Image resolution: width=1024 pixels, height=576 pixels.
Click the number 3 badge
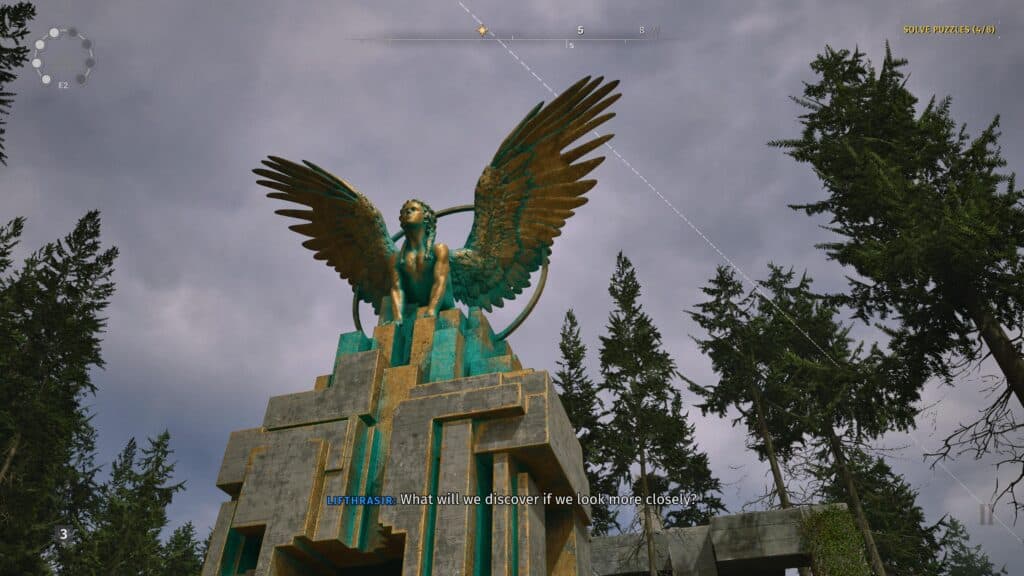(x=63, y=534)
